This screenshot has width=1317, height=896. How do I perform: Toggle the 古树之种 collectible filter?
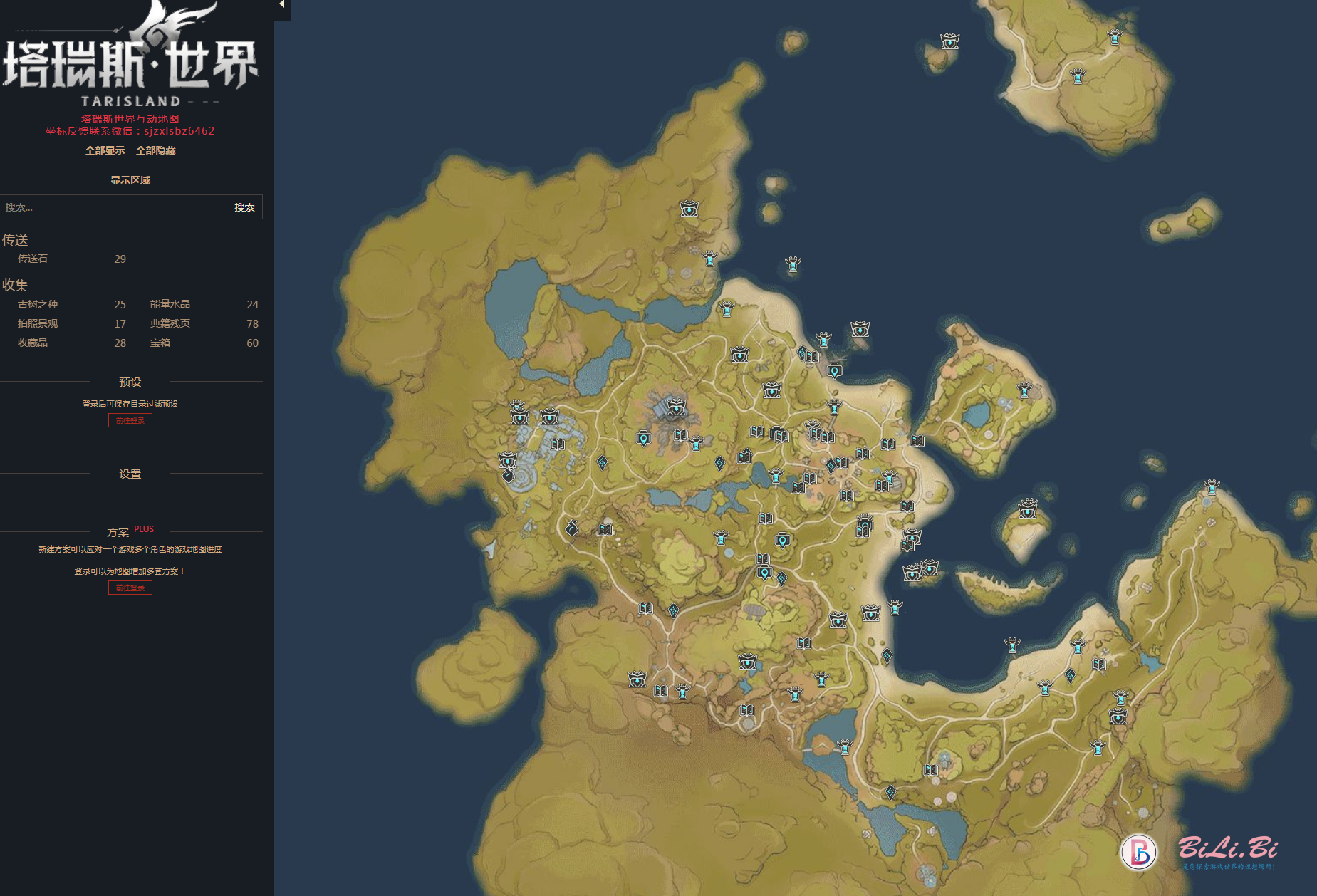tap(38, 304)
